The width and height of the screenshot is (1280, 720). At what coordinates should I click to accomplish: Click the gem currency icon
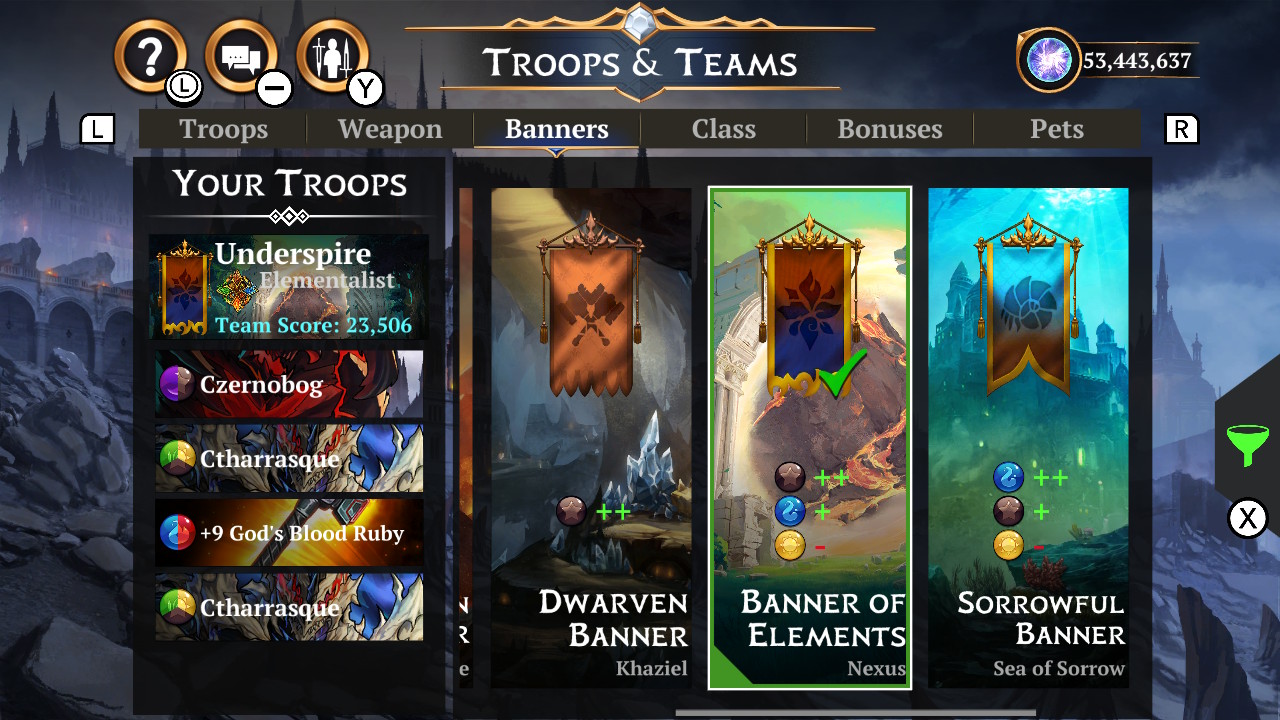point(1049,60)
